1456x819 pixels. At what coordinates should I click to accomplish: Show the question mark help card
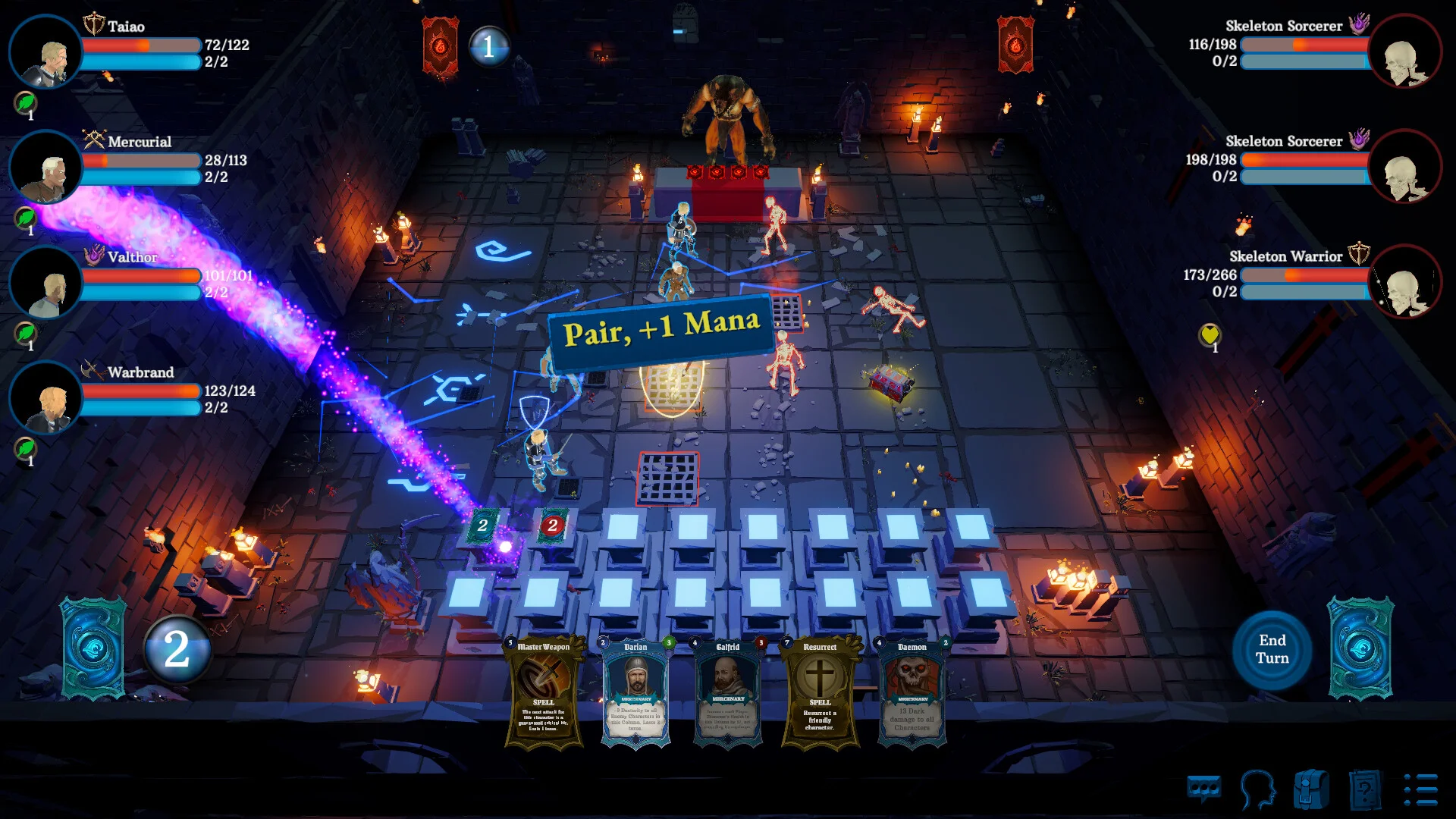(1365, 790)
